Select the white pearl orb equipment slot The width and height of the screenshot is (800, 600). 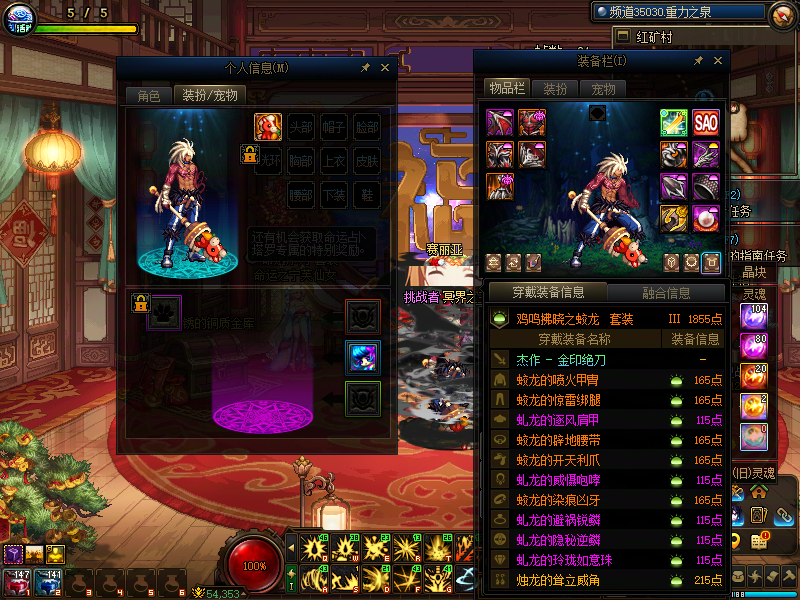tap(706, 219)
